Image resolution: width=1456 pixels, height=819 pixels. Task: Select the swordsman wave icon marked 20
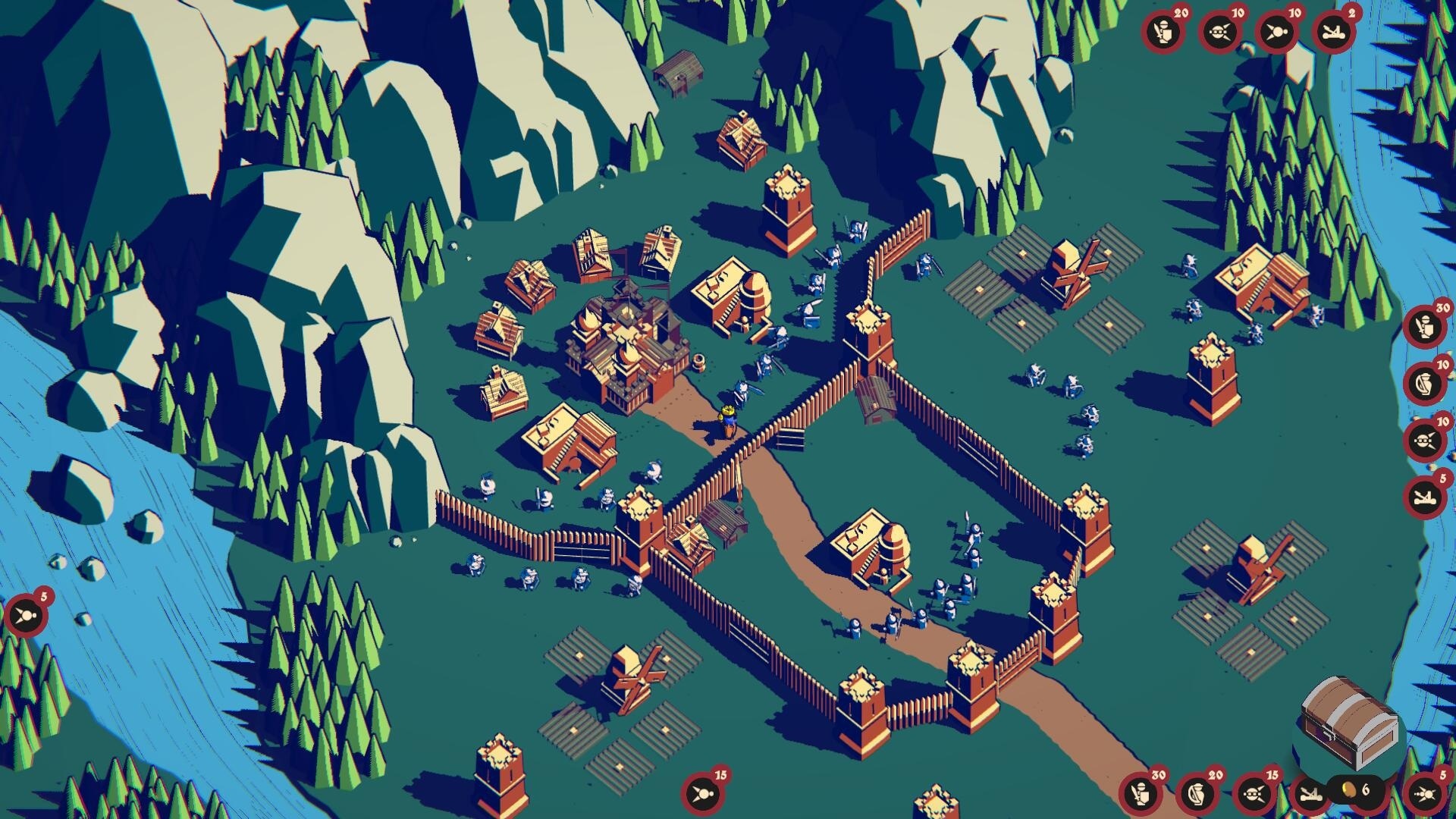point(1164,32)
